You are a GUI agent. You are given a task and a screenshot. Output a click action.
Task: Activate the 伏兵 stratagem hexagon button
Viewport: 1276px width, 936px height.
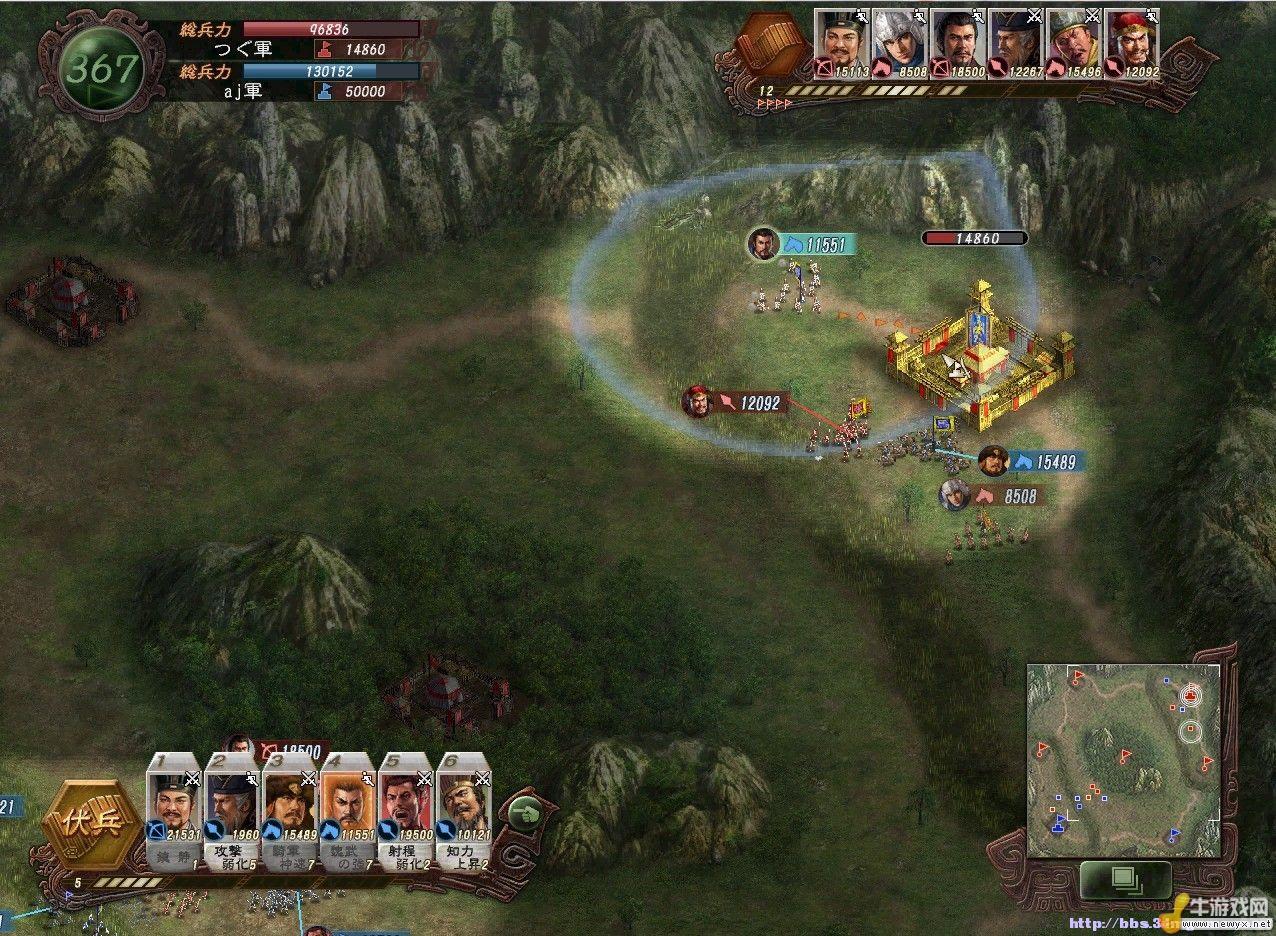(x=93, y=828)
